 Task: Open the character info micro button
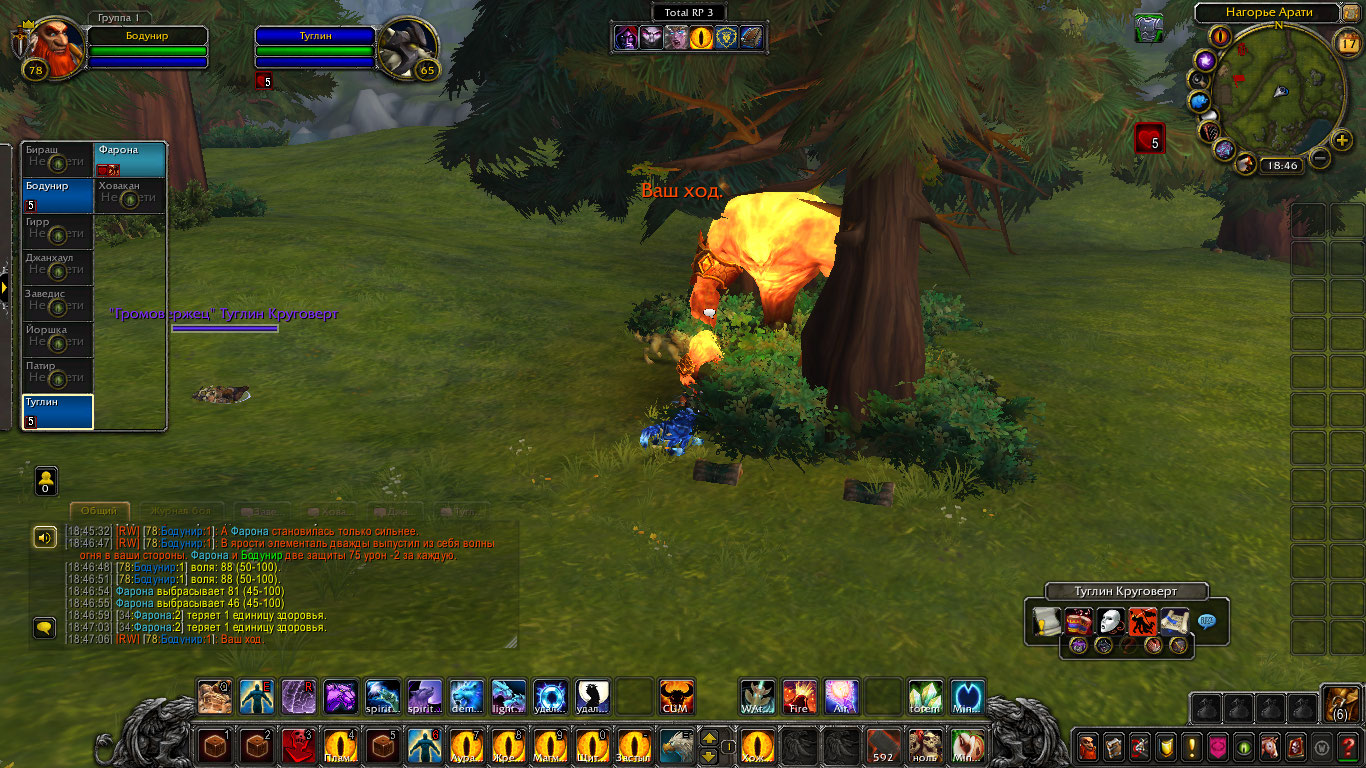click(x=1088, y=747)
